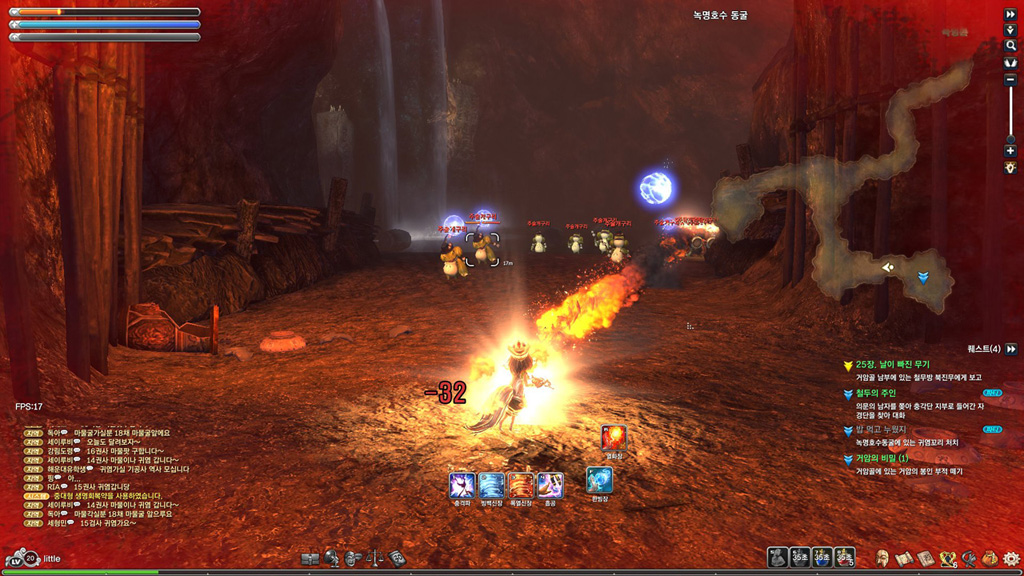Viewport: 1024px width, 576px height.
Task: Collapse the minimap with the double-arrow button
Action: [1010, 15]
